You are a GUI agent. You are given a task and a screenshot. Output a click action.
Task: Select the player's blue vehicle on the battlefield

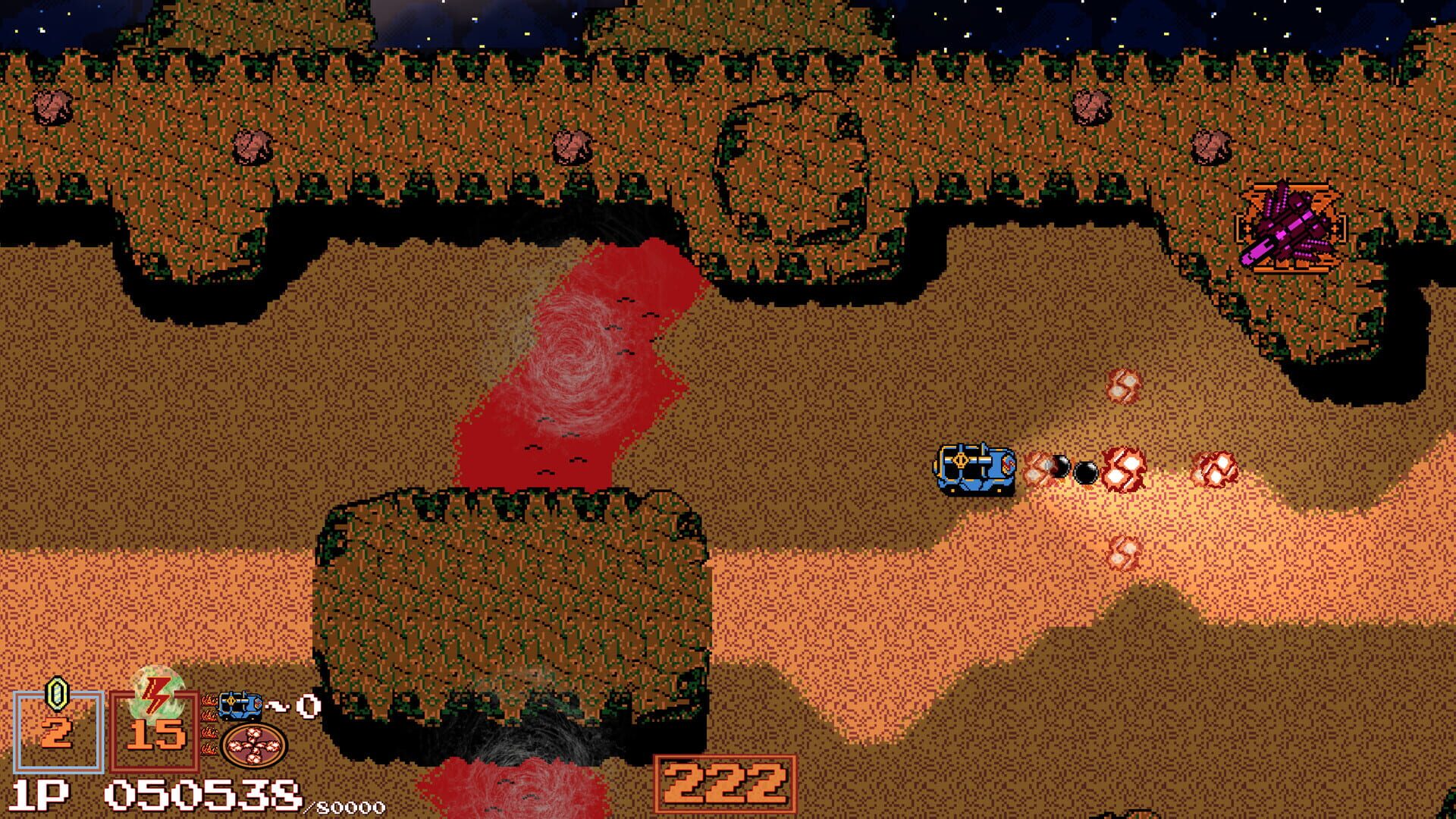[x=974, y=469]
